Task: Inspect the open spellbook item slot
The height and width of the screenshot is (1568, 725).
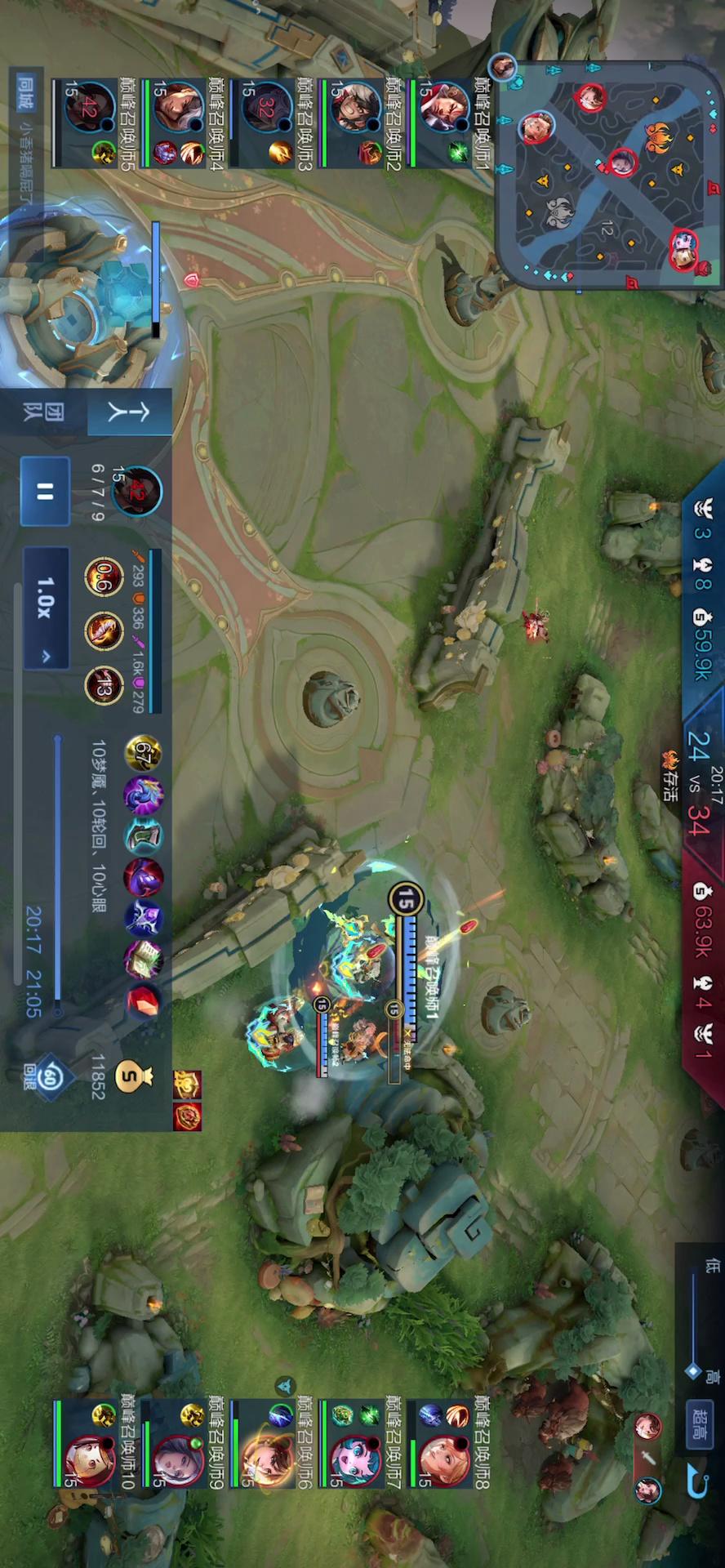Action: pos(144,959)
